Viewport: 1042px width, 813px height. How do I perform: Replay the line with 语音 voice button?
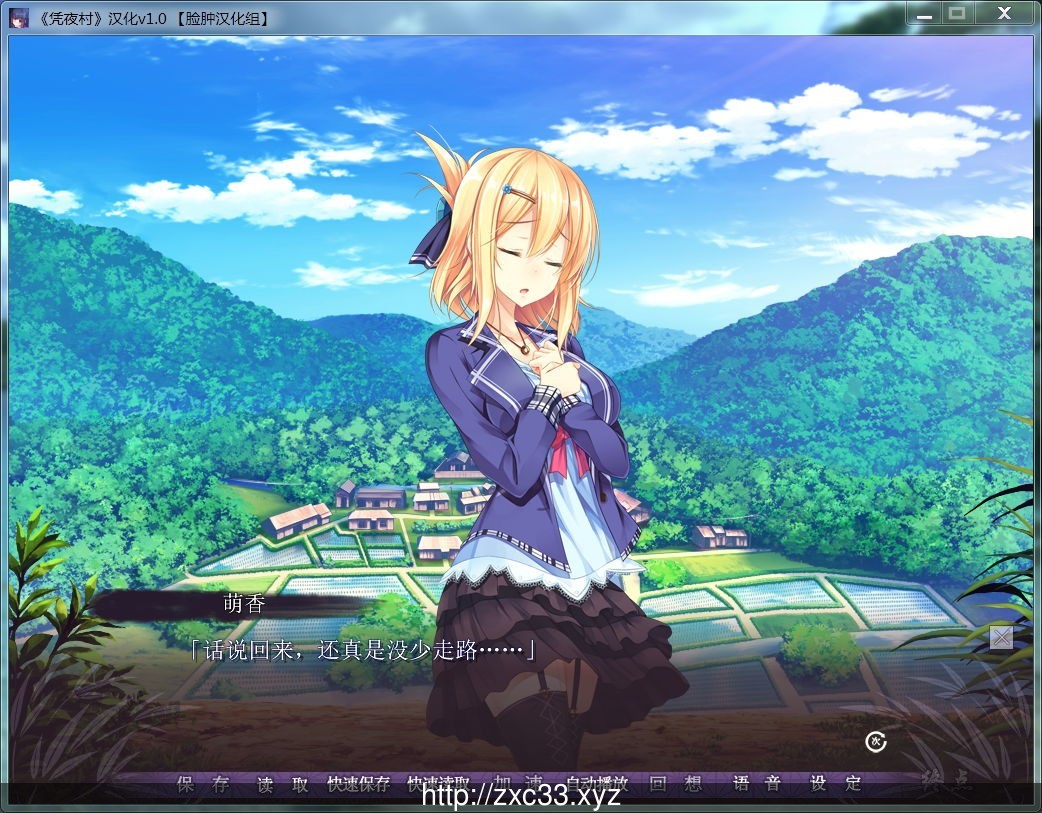click(x=756, y=784)
